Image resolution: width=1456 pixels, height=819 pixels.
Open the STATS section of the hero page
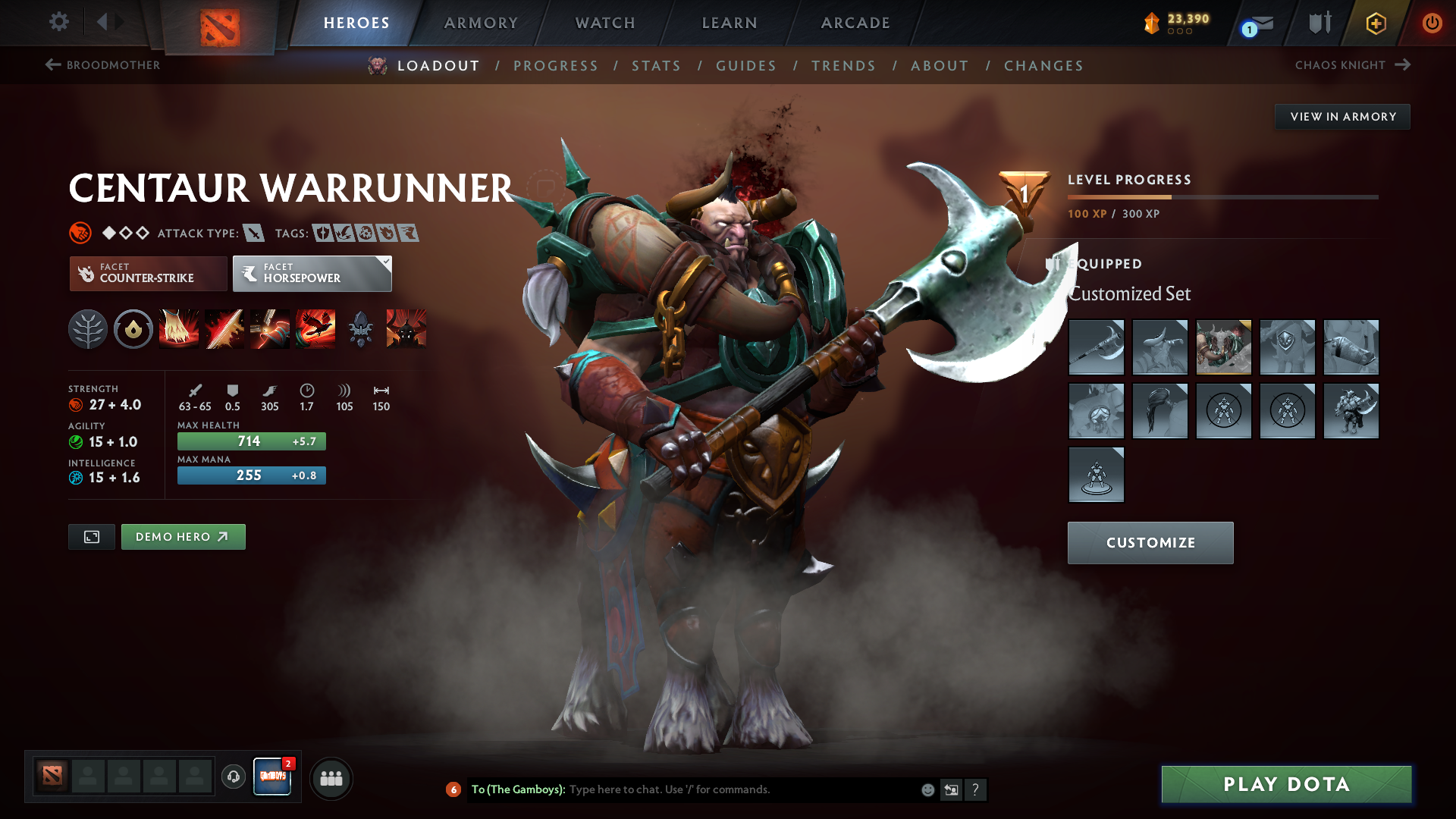tap(656, 66)
